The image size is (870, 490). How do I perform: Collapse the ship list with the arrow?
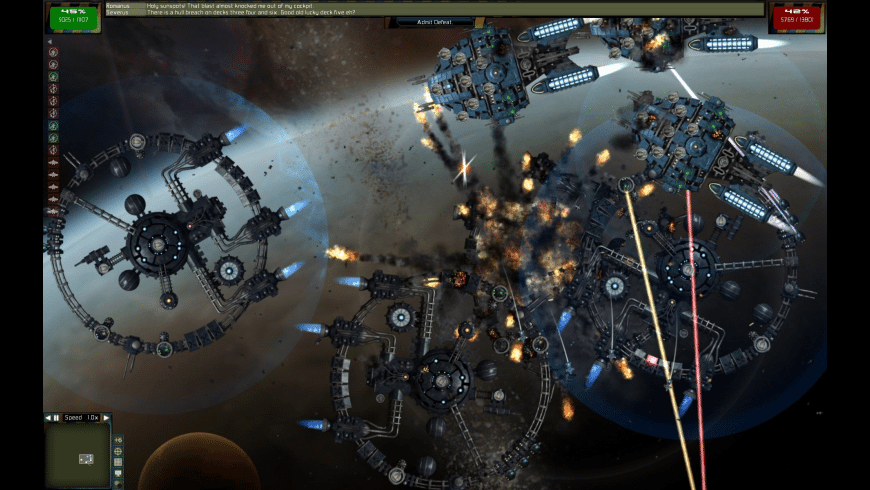52,40
